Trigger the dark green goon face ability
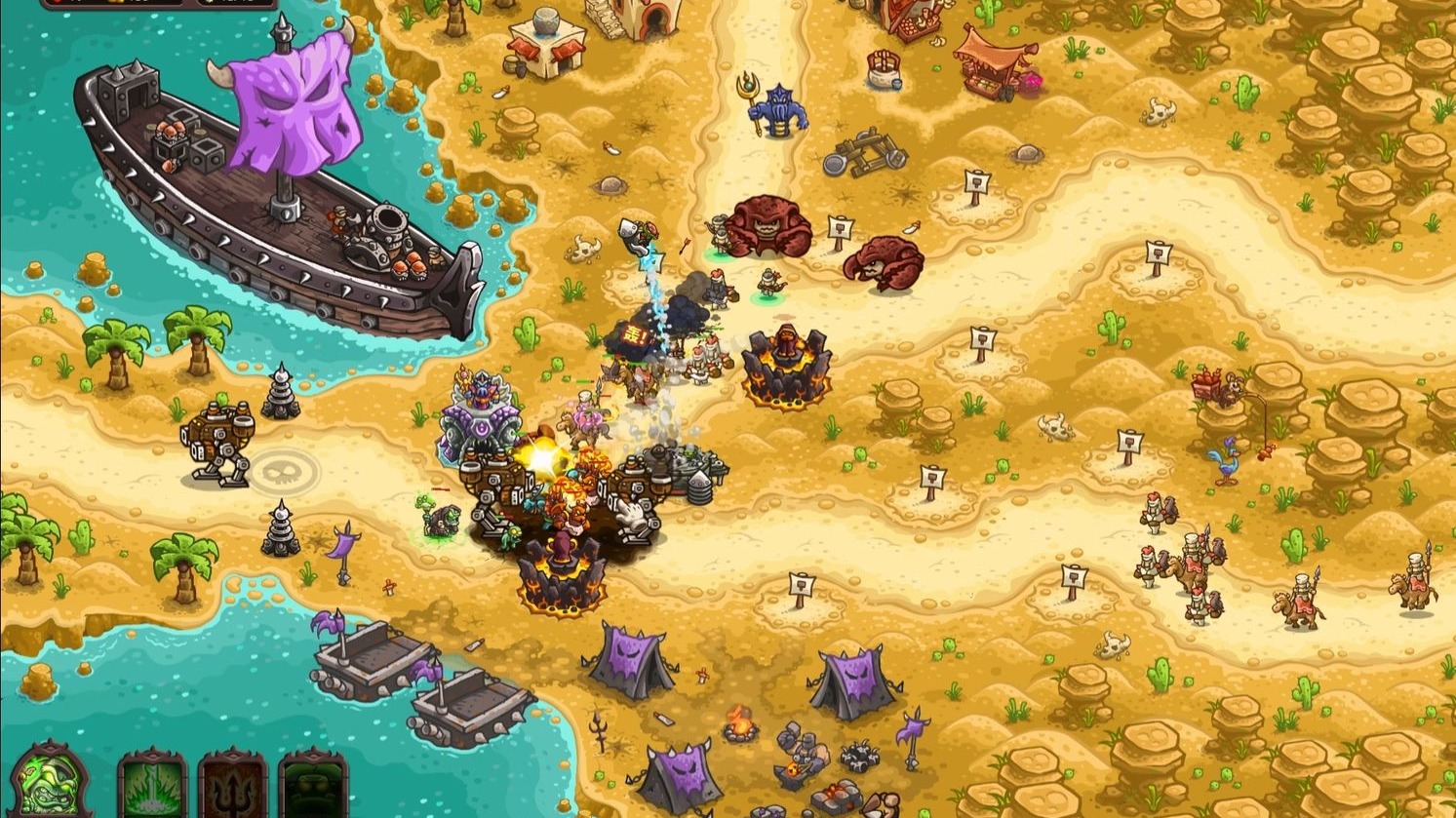 [x=312, y=788]
